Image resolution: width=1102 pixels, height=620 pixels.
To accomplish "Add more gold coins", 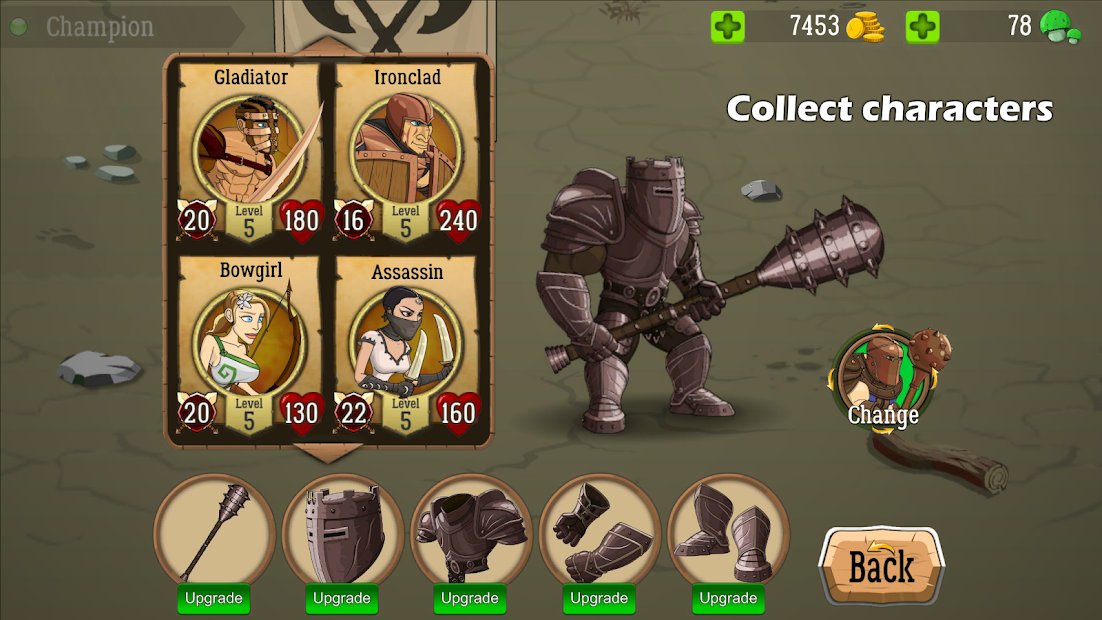I will [x=728, y=27].
